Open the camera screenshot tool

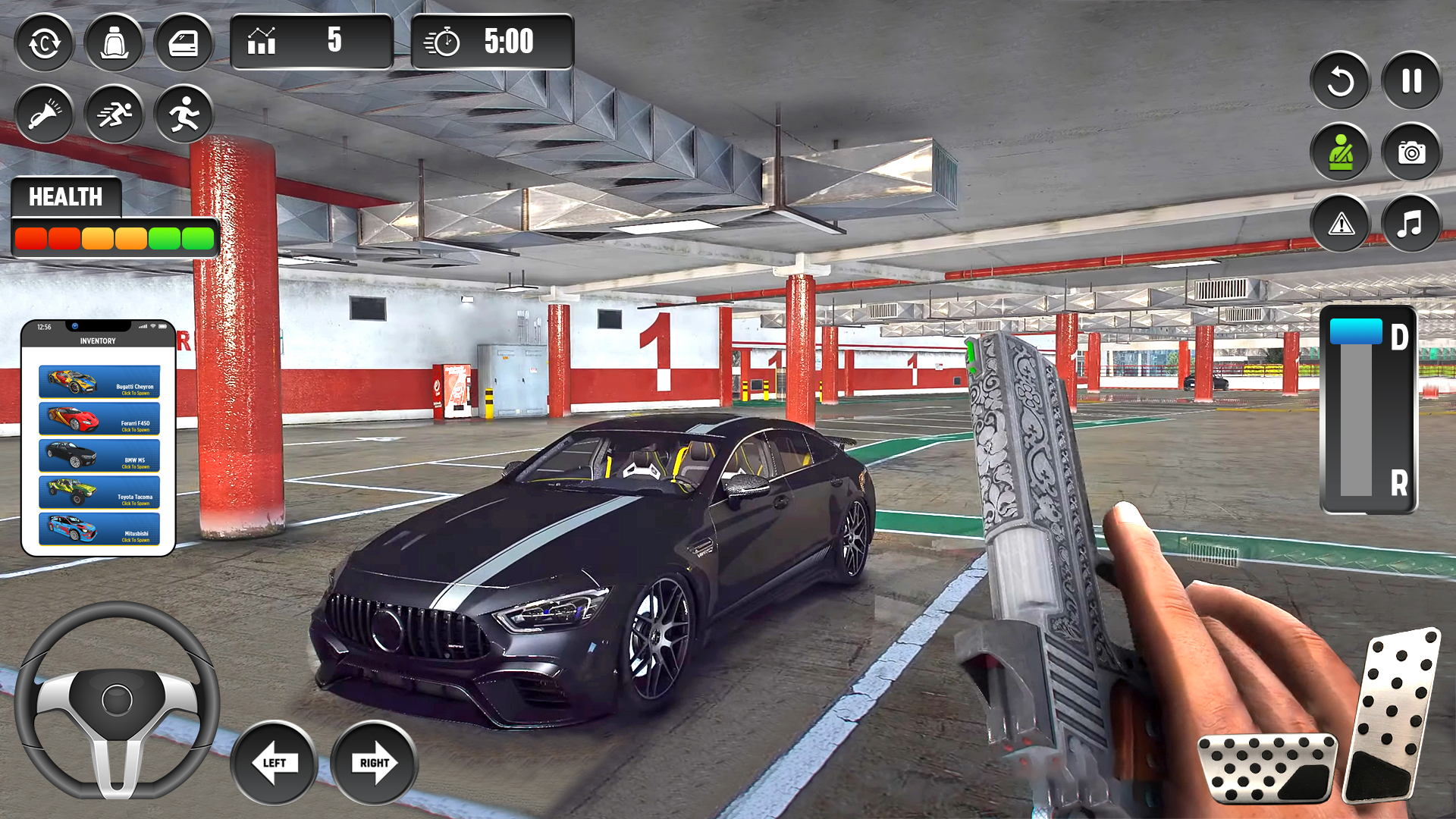[1410, 153]
